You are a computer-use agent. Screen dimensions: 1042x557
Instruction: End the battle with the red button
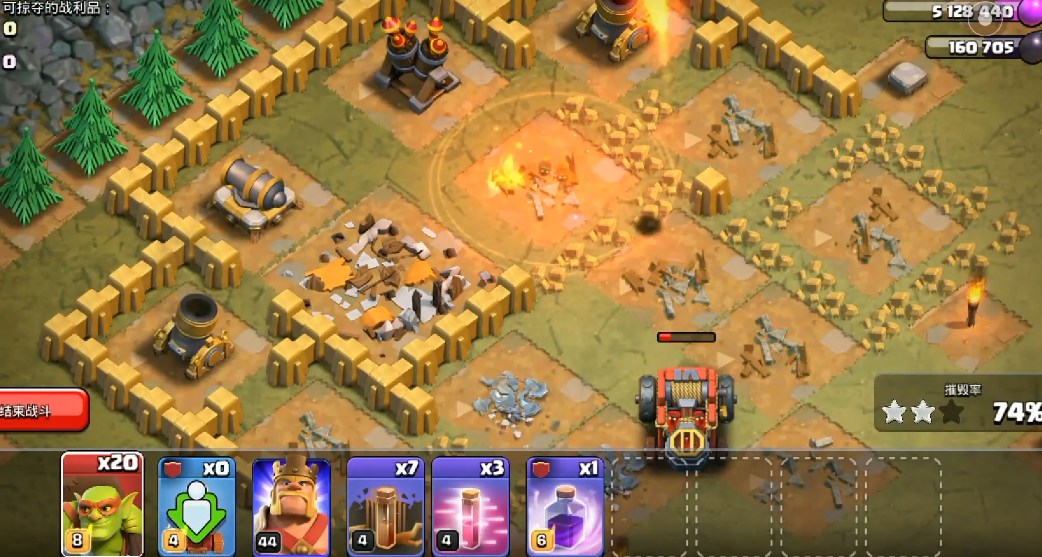coord(42,410)
